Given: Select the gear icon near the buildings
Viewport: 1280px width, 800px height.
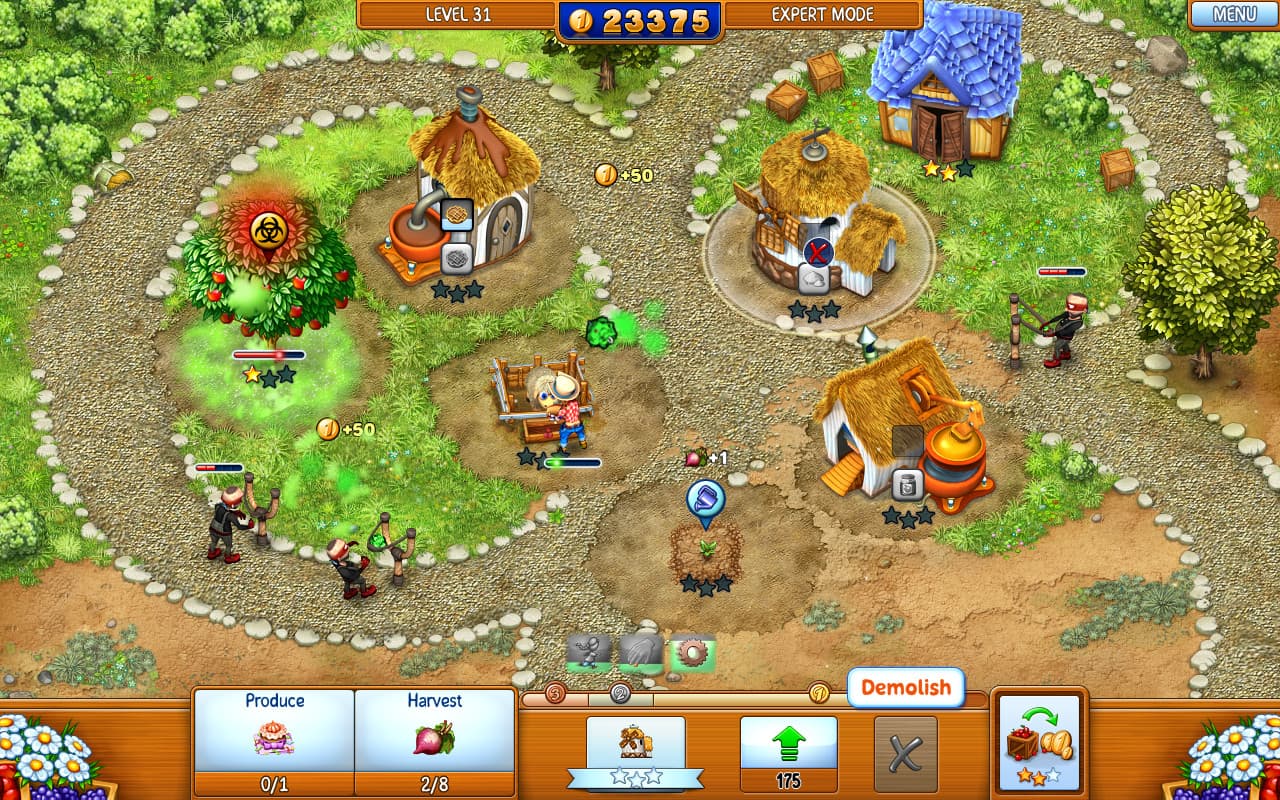Looking at the screenshot, I should 692,650.
